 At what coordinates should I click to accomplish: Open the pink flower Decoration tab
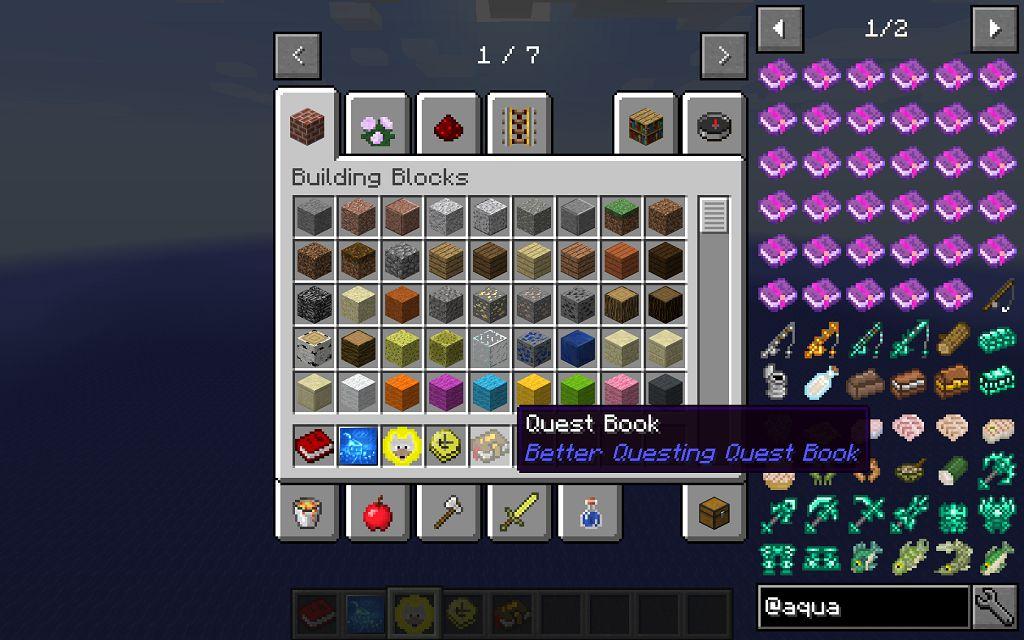[x=378, y=126]
